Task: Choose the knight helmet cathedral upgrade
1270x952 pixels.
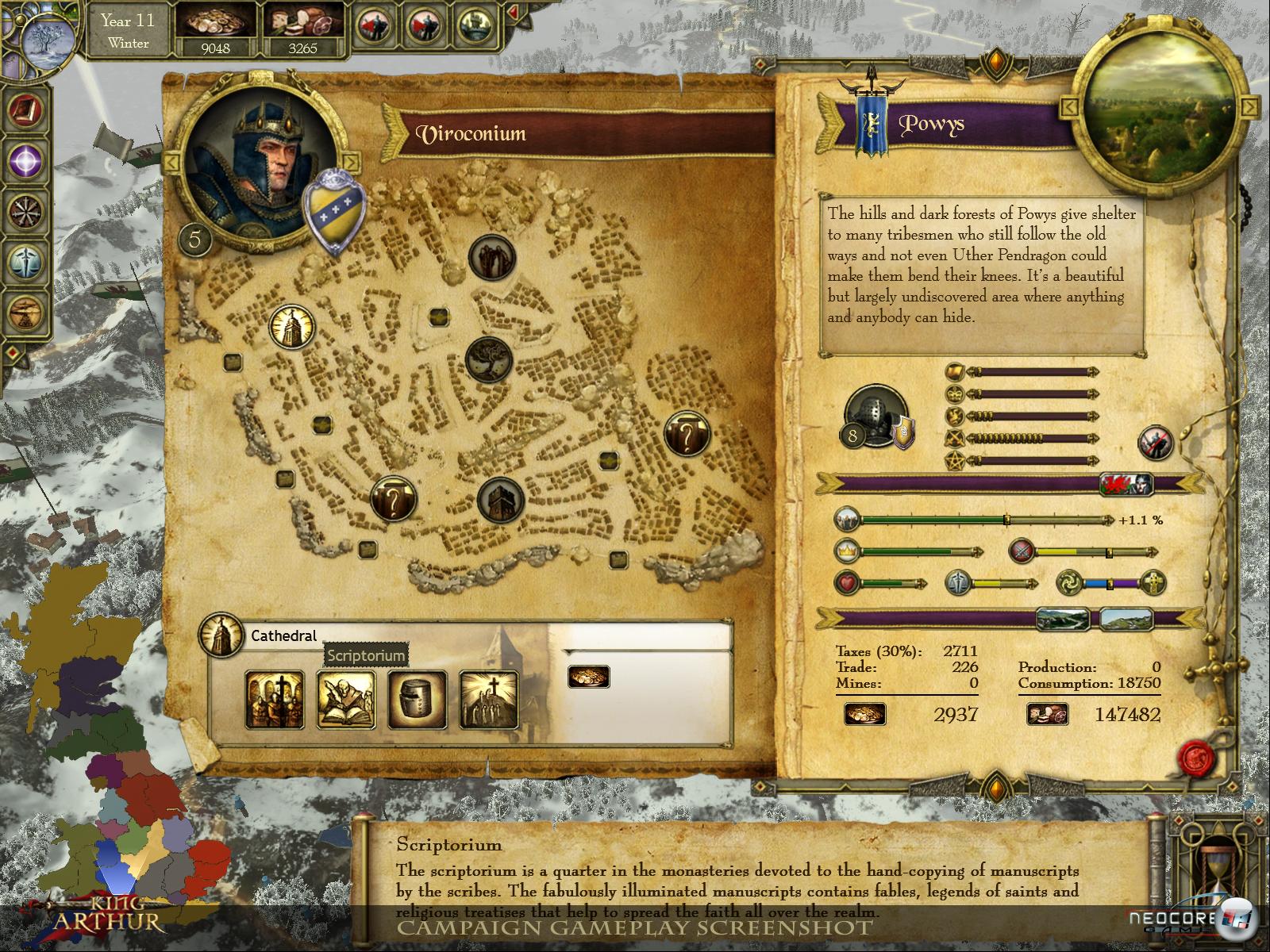Action: [418, 699]
